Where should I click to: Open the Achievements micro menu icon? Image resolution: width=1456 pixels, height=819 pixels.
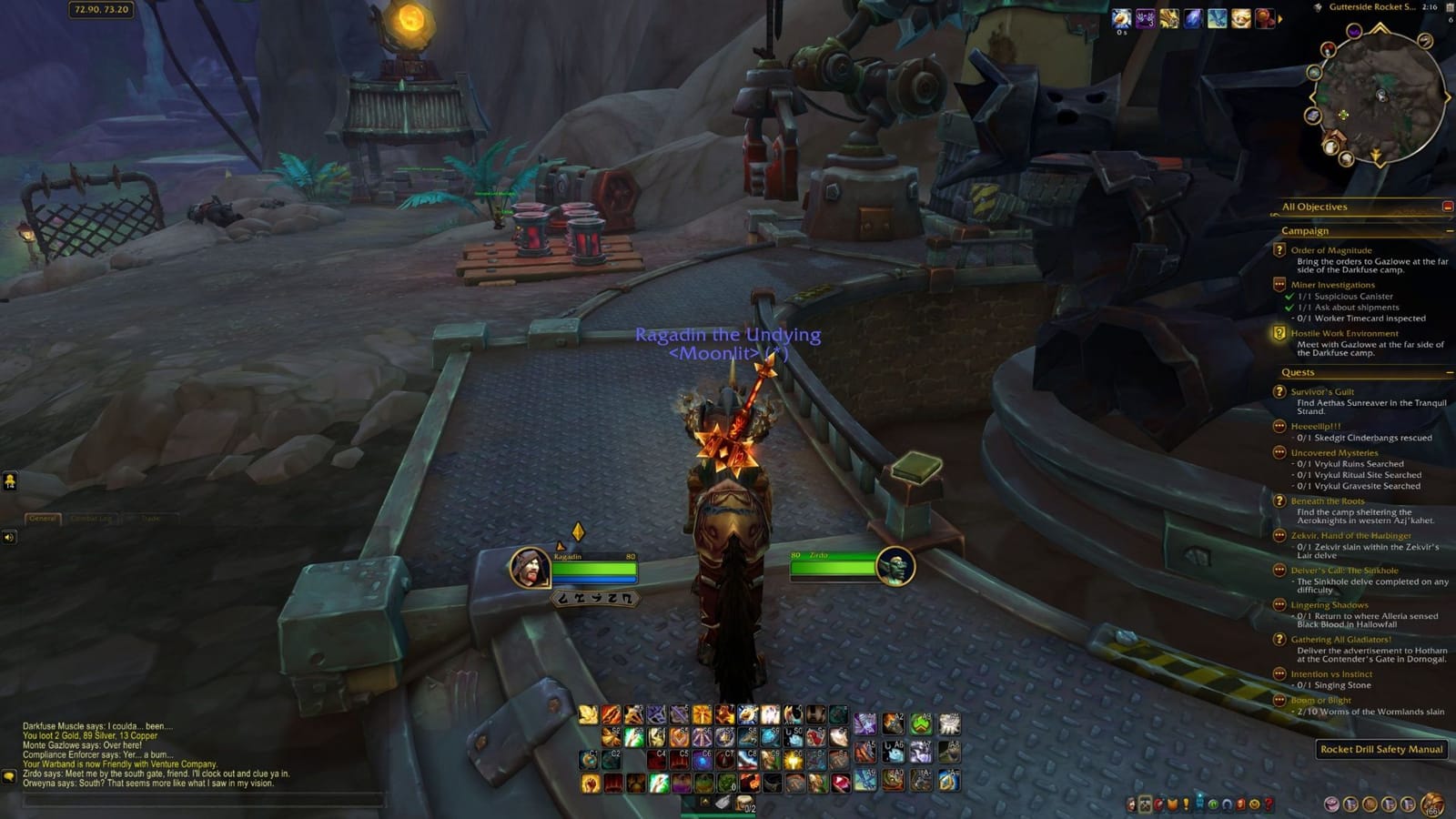pos(1172,804)
